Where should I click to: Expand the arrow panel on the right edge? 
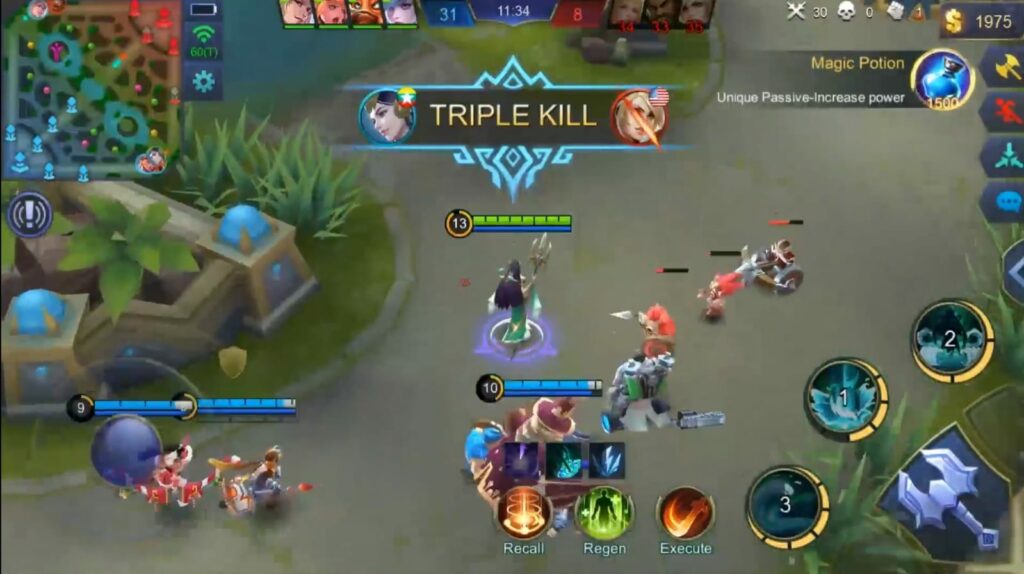pyautogui.click(x=1012, y=270)
